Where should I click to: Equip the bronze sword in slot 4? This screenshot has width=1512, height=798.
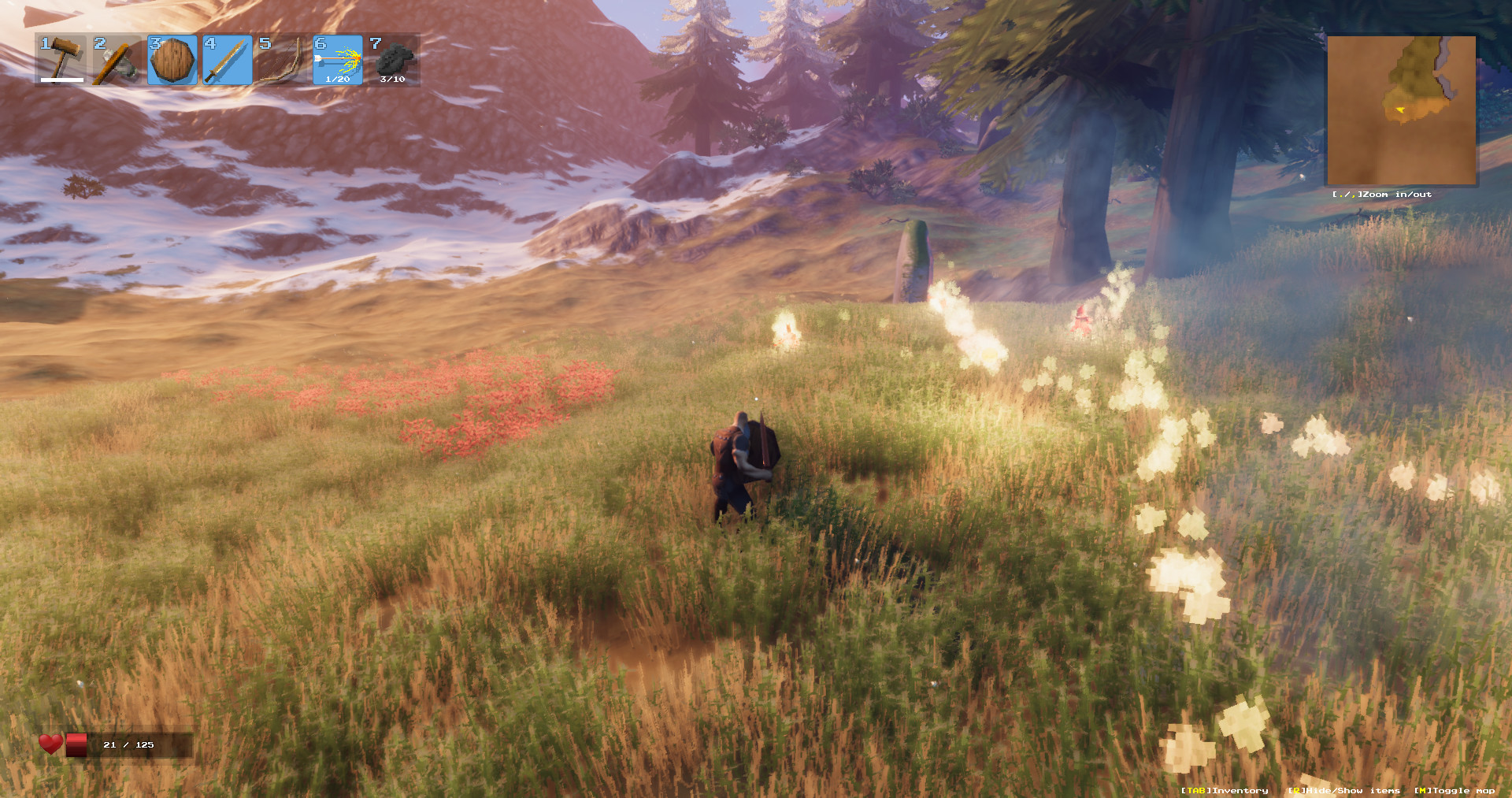tap(228, 58)
